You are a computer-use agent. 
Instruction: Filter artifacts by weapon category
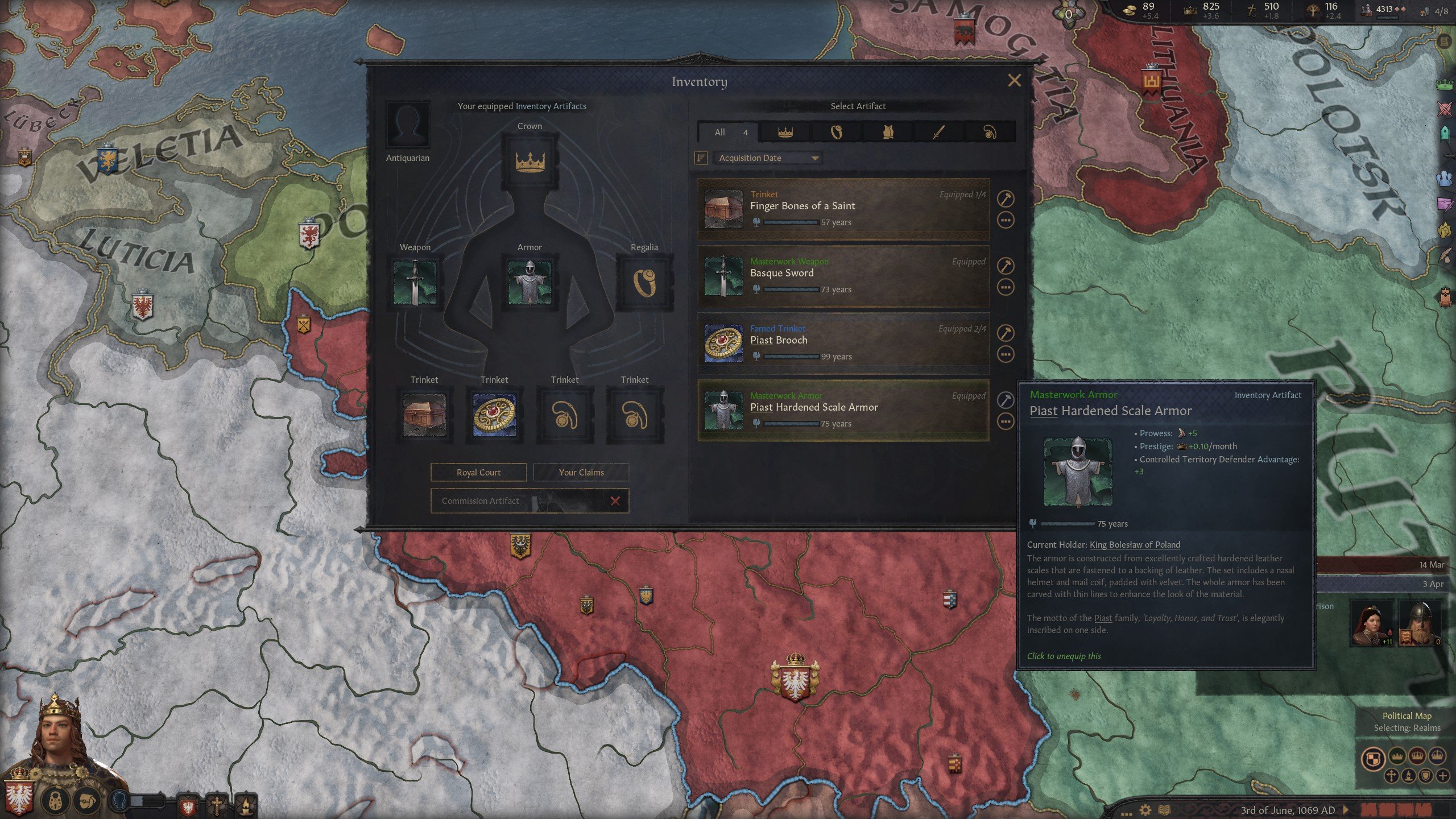(938, 133)
